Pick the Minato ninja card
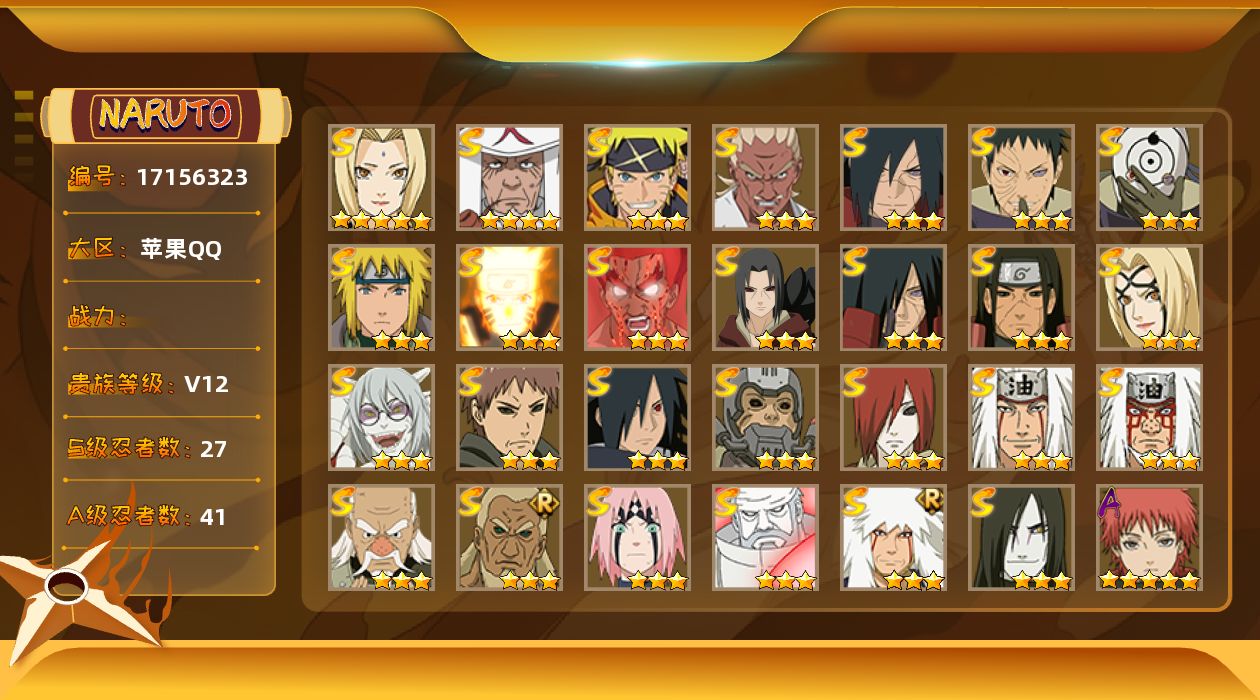Viewport: 1260px width, 700px height. [x=381, y=297]
